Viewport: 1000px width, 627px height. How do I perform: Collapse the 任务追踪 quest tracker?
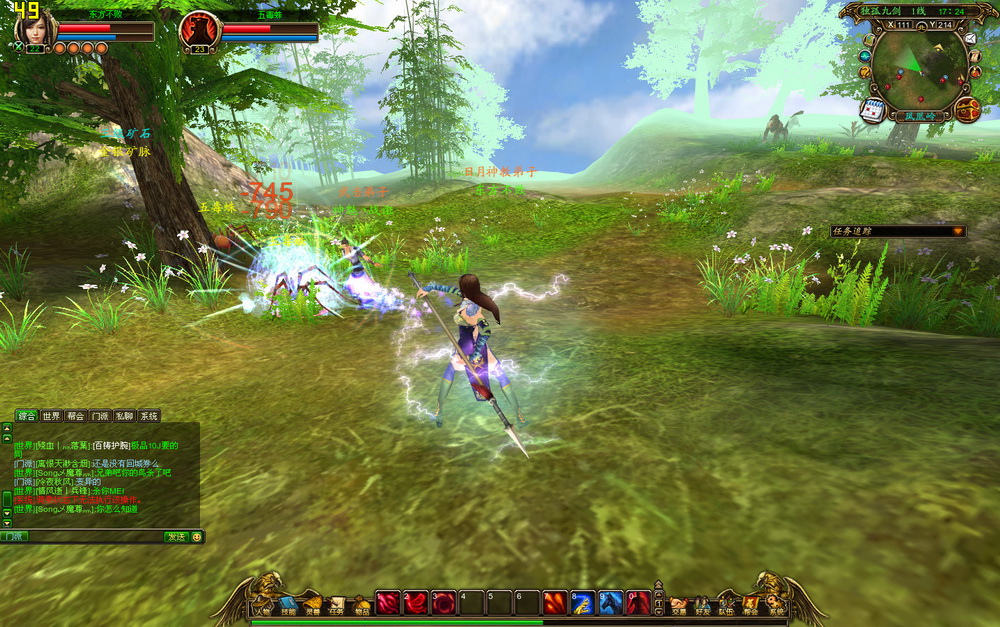[958, 231]
